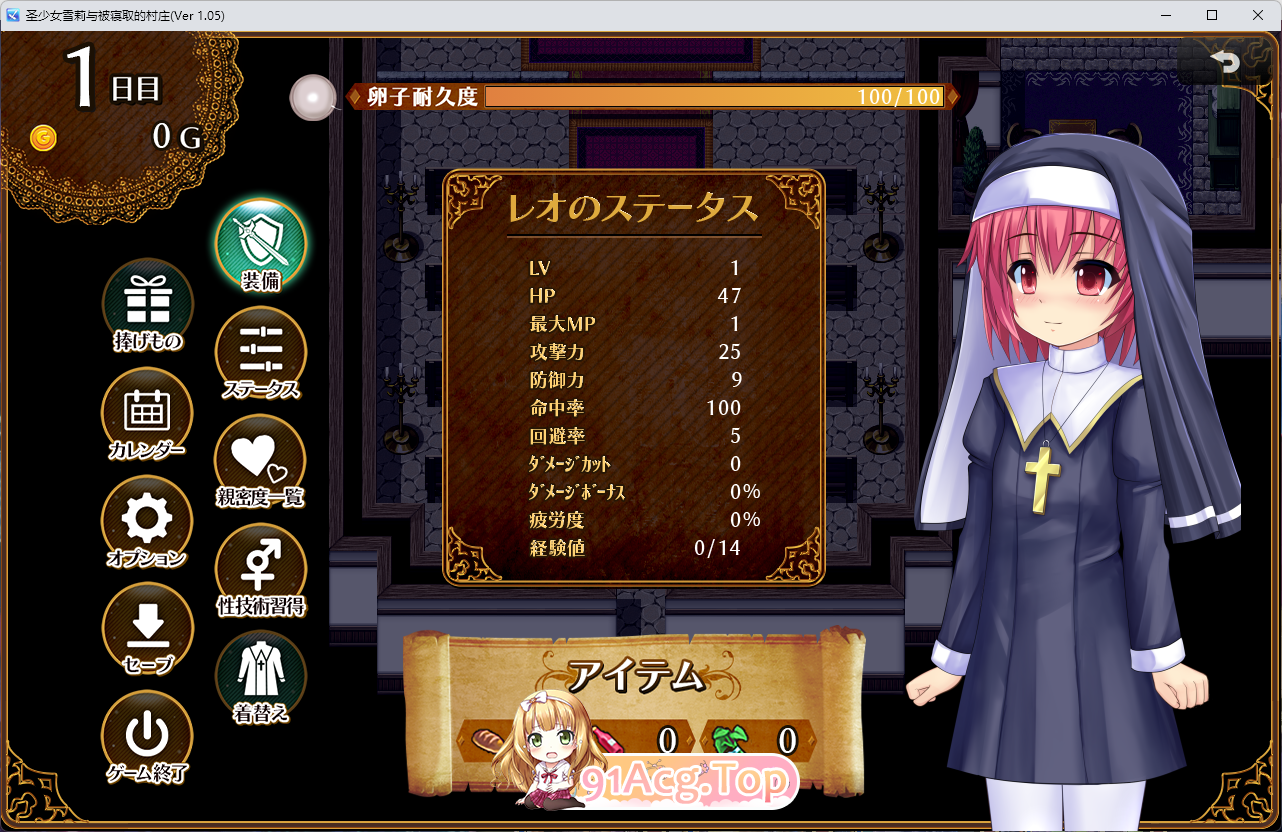Open the 親密度一覧 intimacy list

(259, 460)
